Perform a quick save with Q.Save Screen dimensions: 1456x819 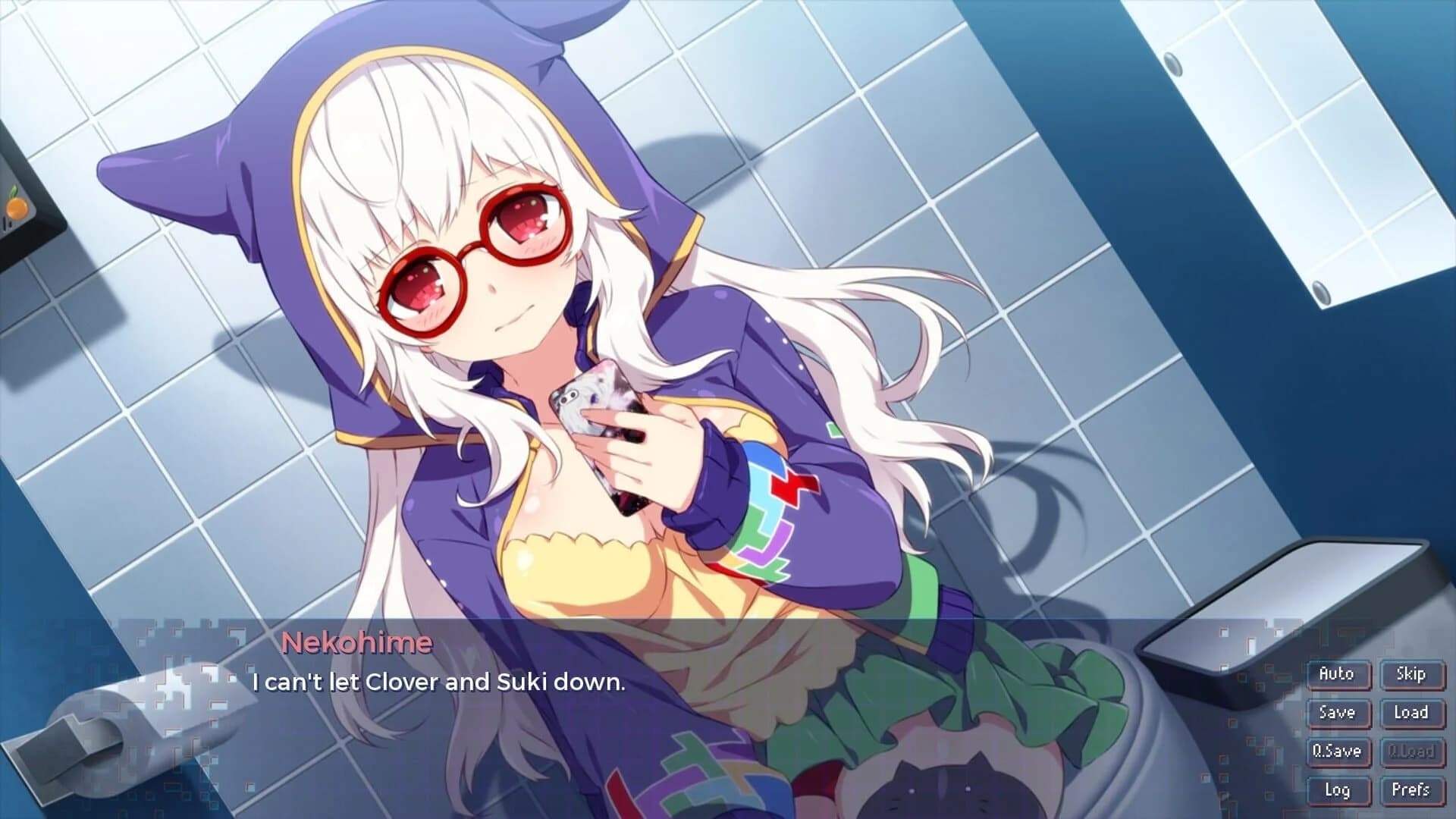[1337, 752]
